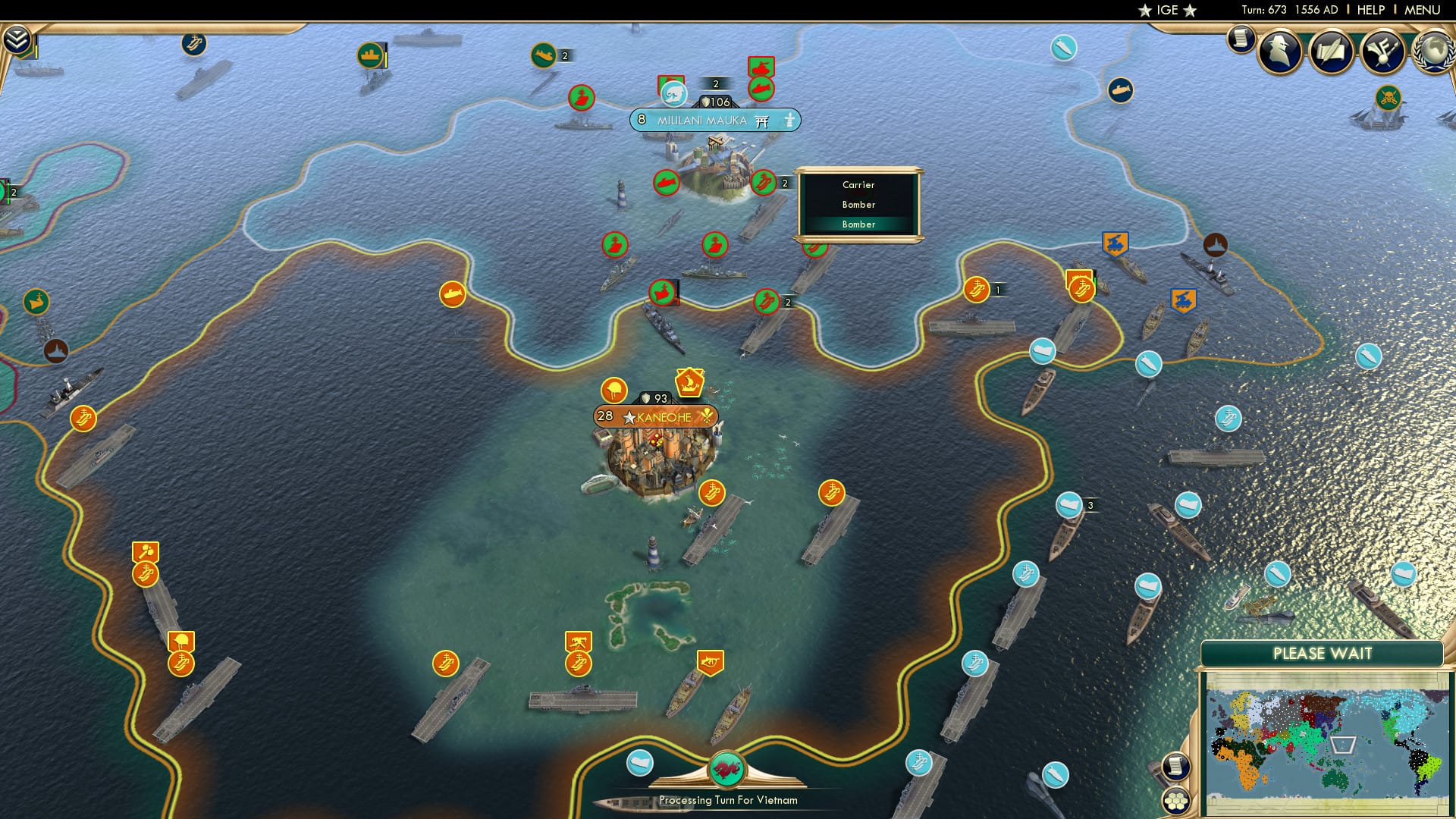Select Carrier from the unit selection list
This screenshot has height=819, width=1456.
858,184
